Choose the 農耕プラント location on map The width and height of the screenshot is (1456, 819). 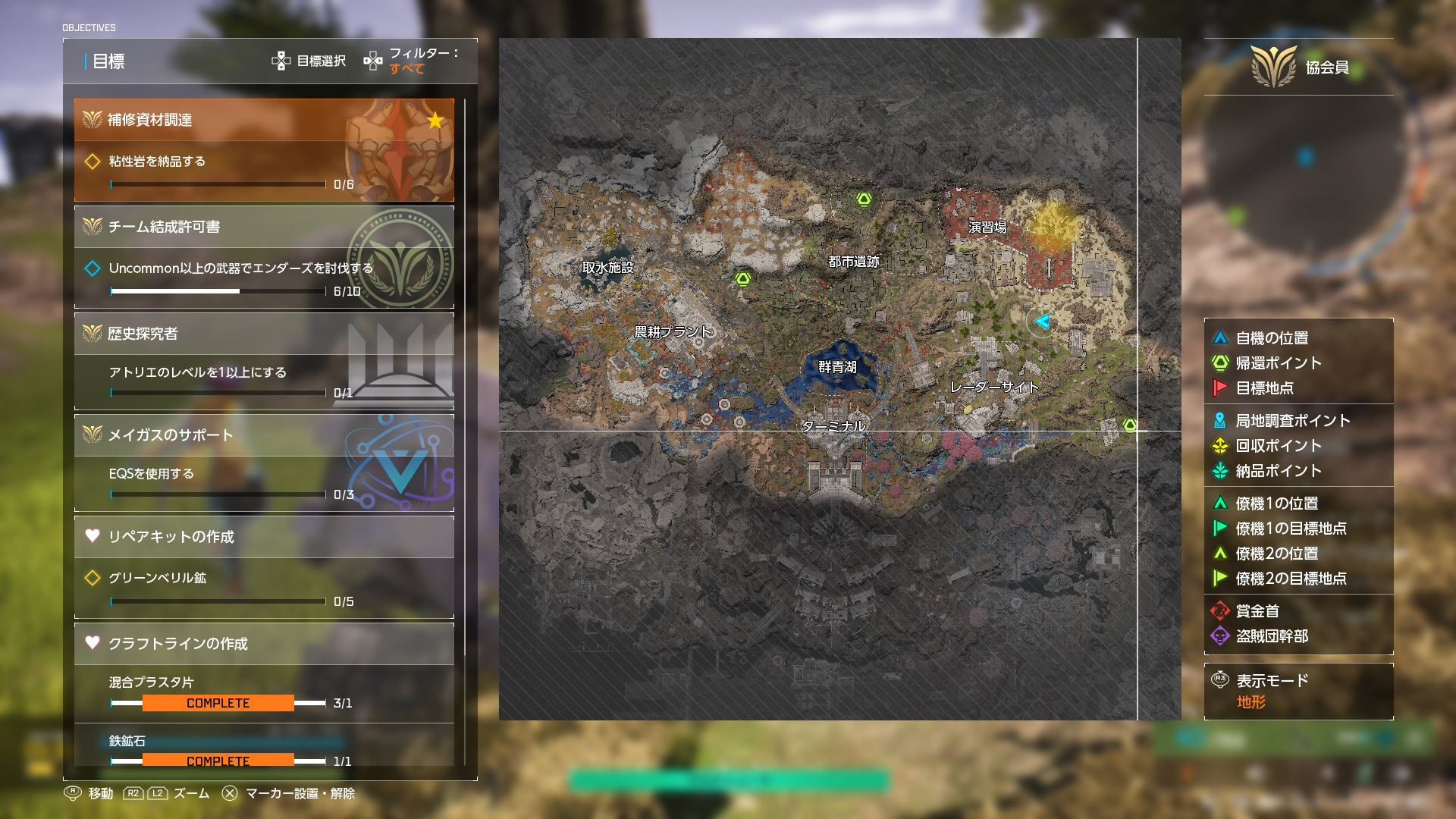click(x=673, y=331)
